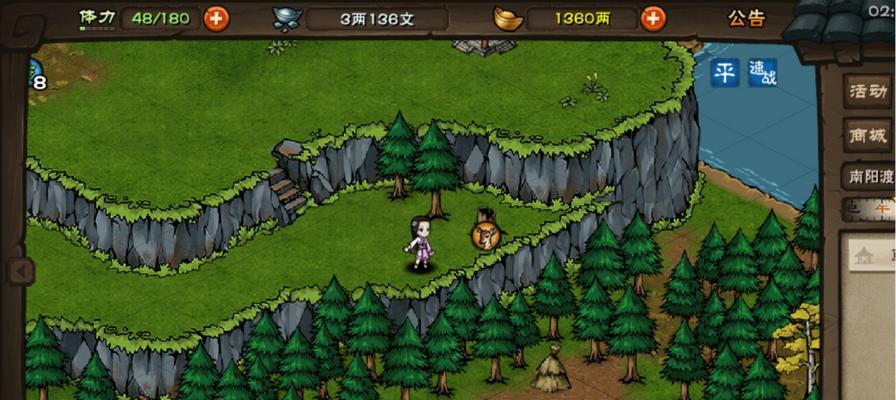896x400 pixels.
Task: Expand the left side panel arrow
Action: click(x=19, y=271)
